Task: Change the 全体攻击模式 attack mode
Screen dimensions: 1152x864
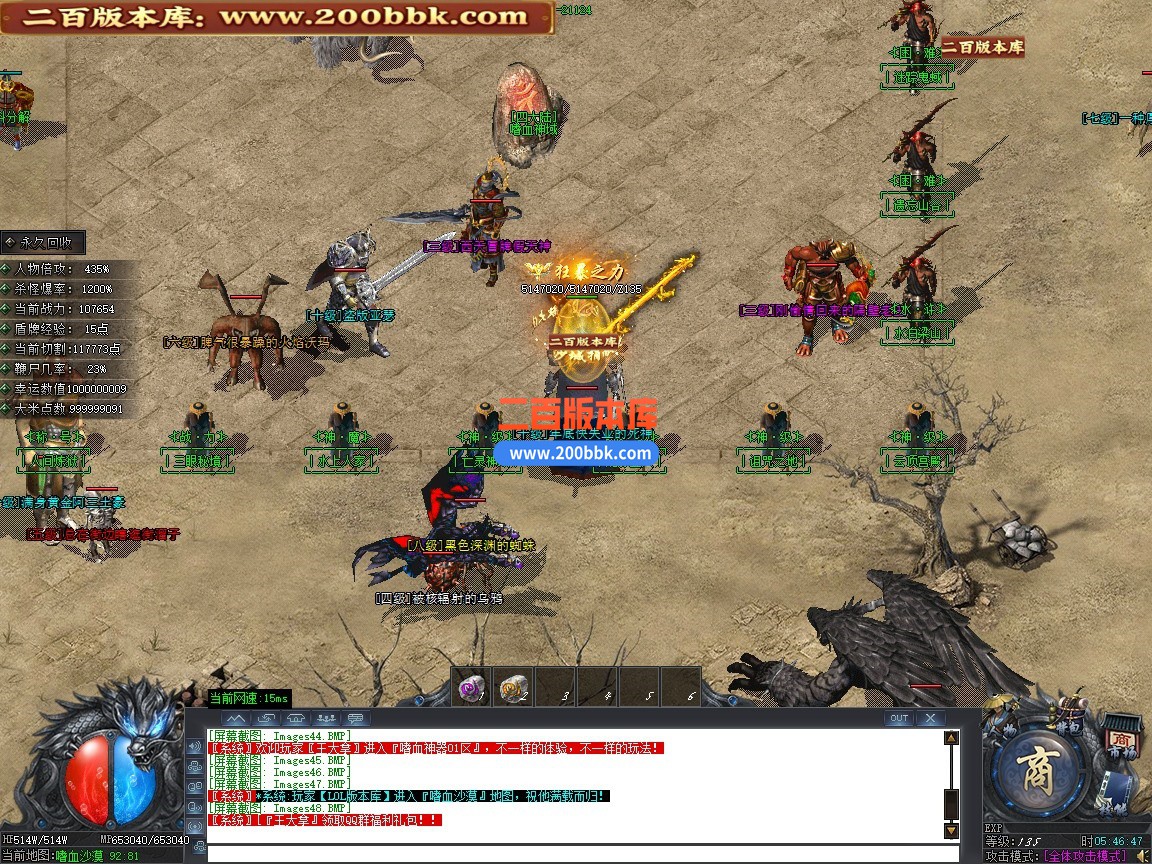Action: click(x=1084, y=856)
